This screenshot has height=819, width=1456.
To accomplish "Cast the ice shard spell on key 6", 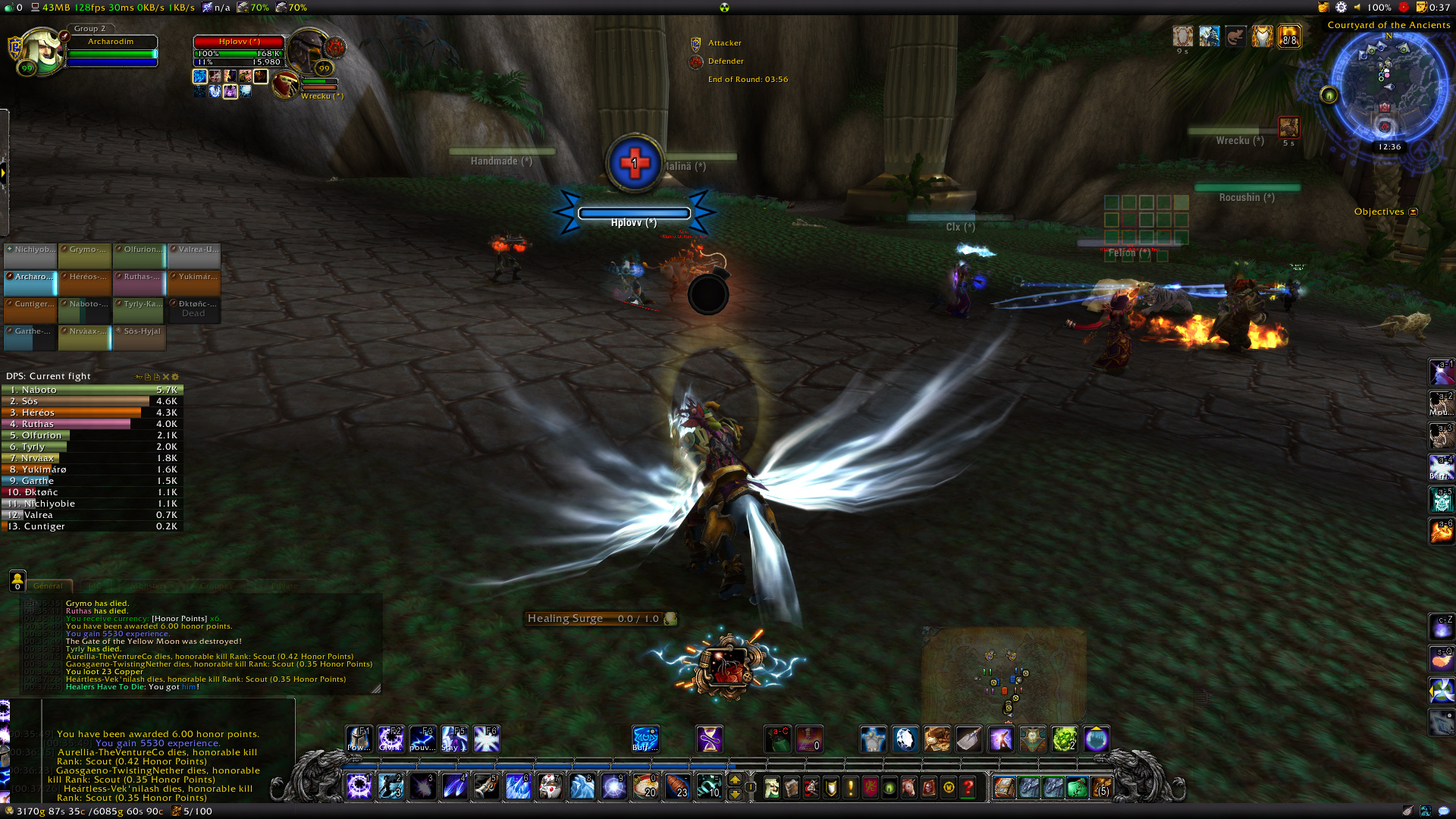I will 518,787.
